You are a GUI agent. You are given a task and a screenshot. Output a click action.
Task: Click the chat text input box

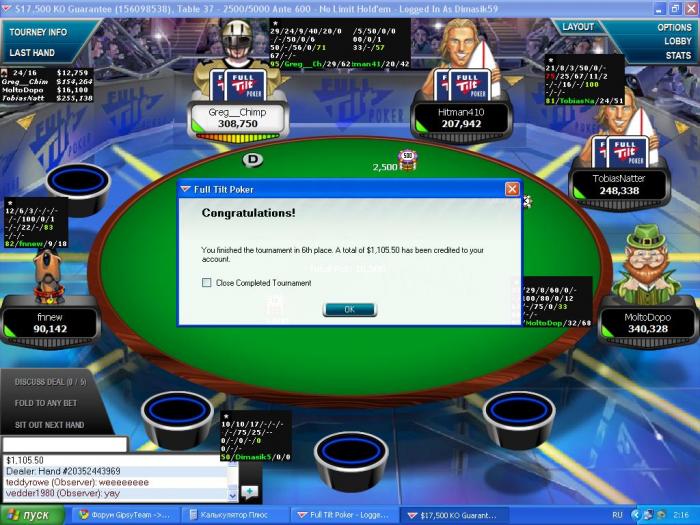pyautogui.click(x=65, y=444)
